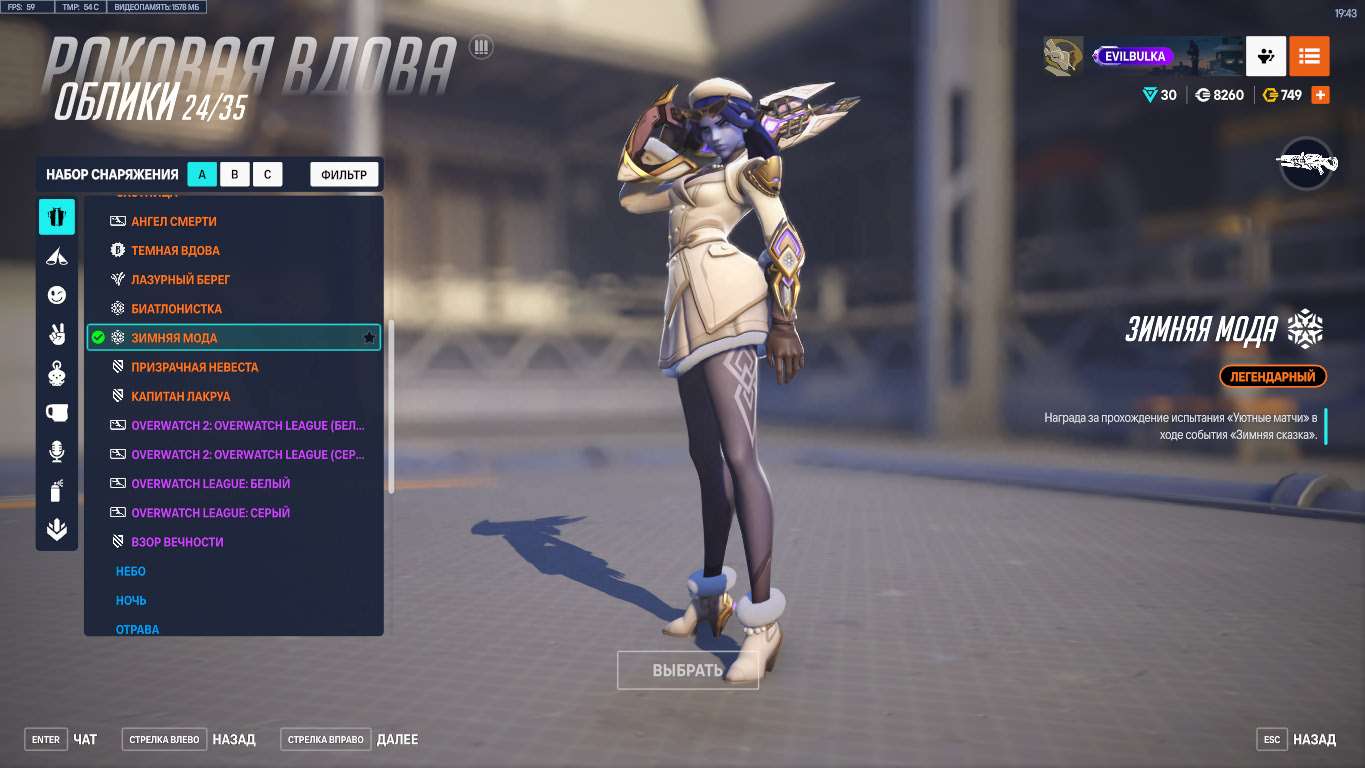Select the hand gesture emotes icon
The height and width of the screenshot is (768, 1365).
57,334
